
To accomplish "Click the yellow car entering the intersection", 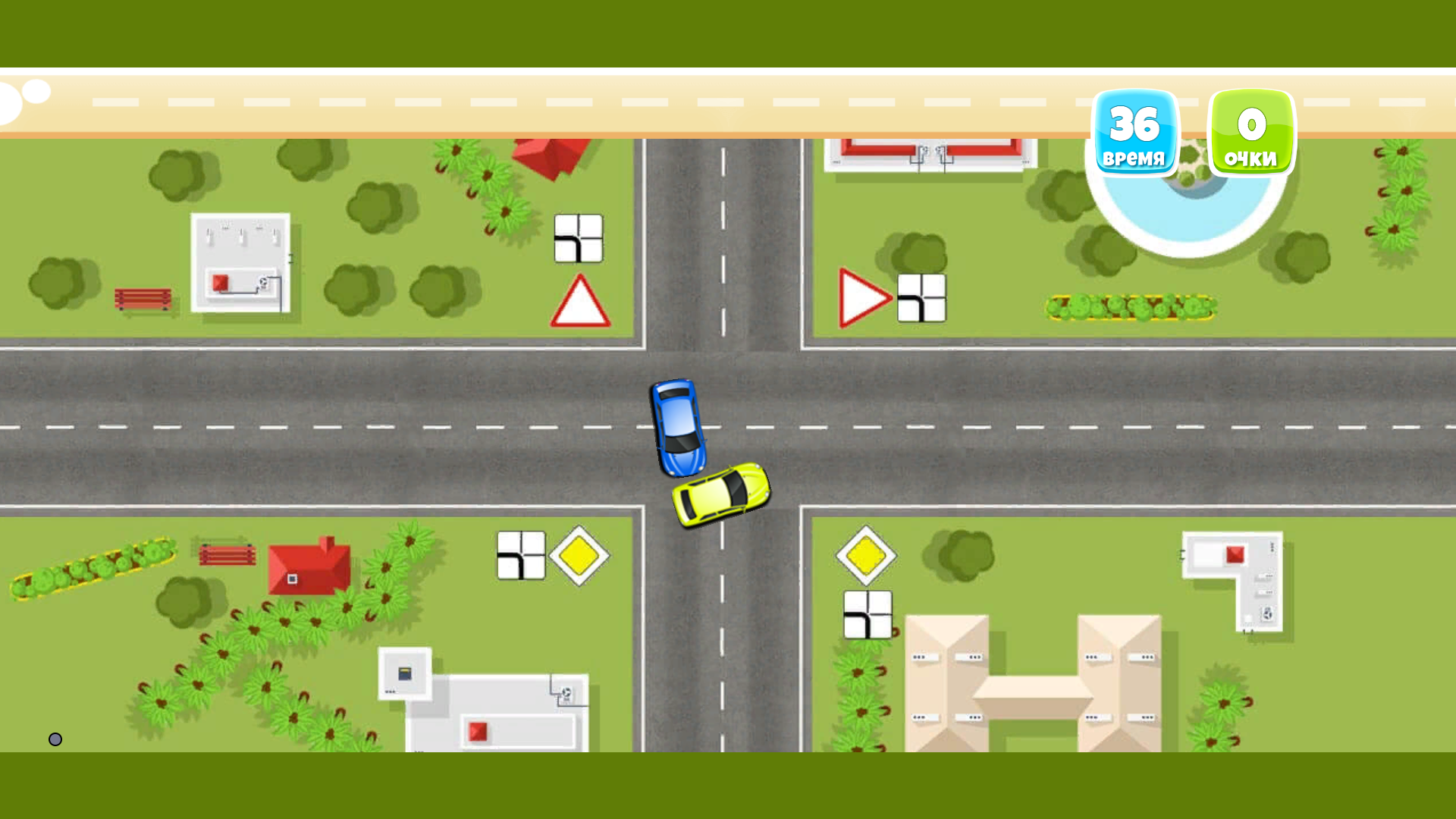I will click(x=719, y=497).
